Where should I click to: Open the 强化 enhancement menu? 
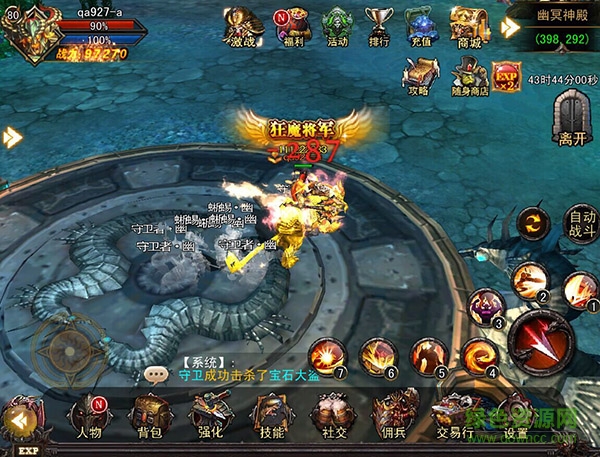click(x=209, y=415)
